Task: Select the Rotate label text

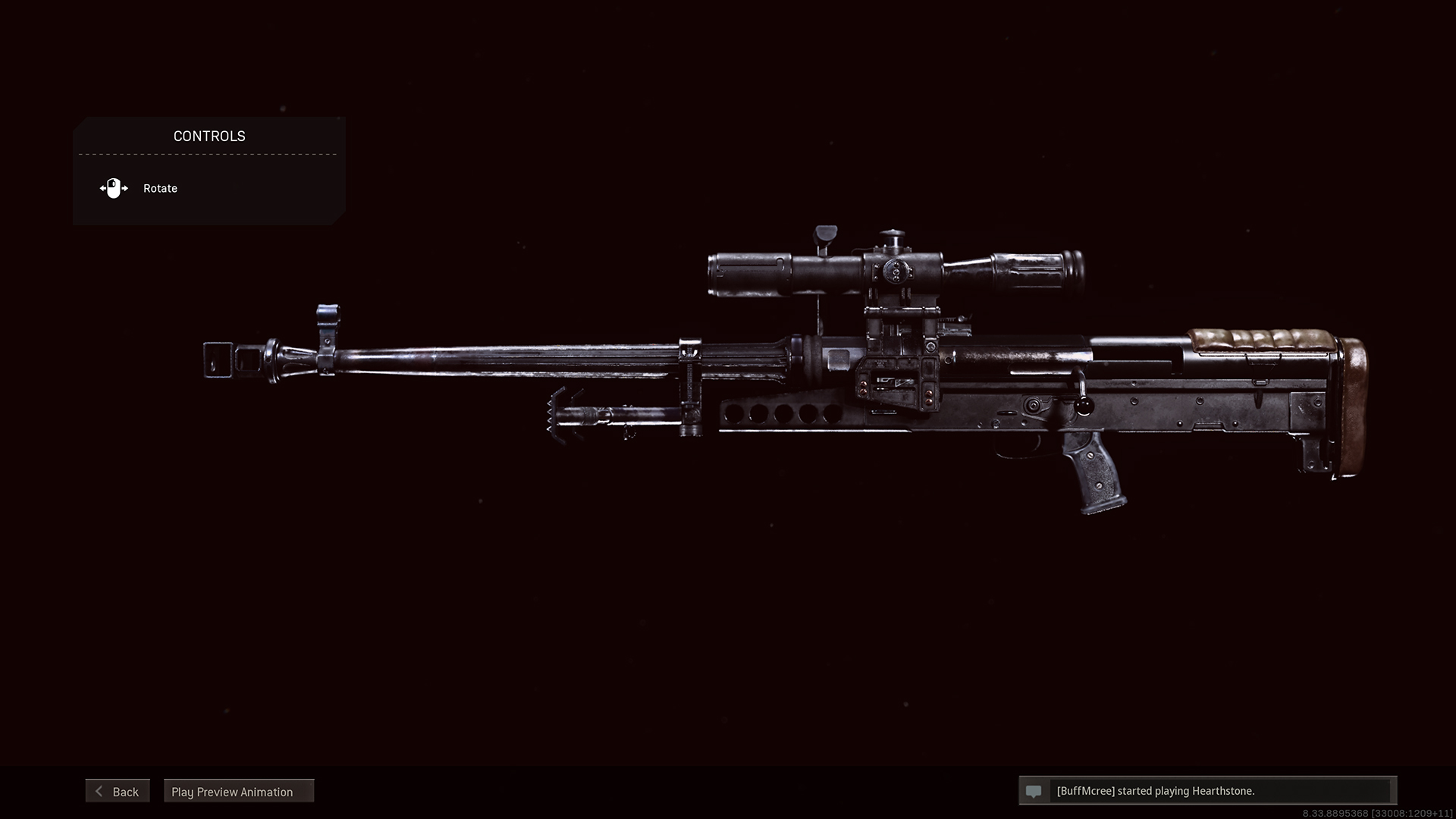Action: [159, 188]
